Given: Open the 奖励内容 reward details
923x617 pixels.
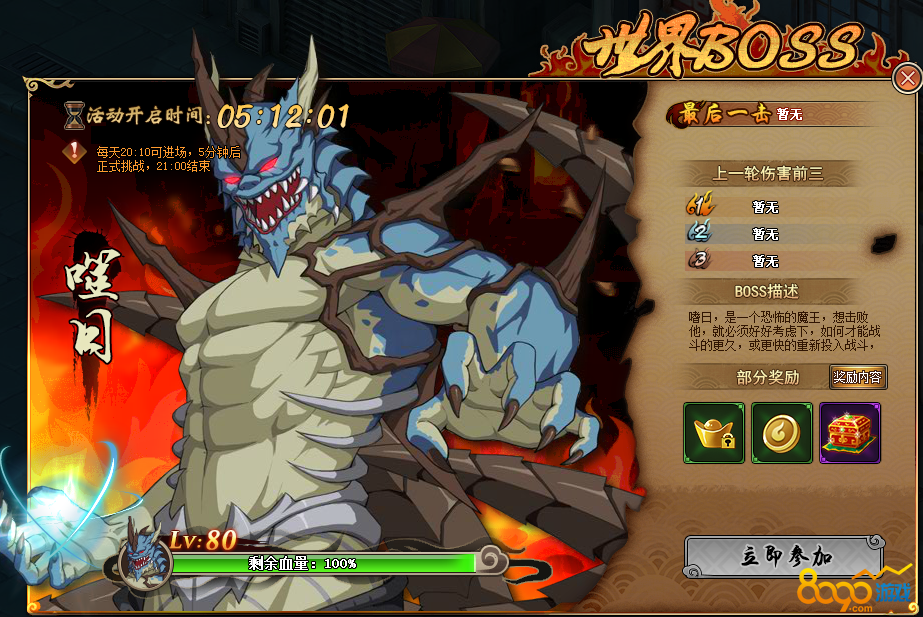Looking at the screenshot, I should pos(858,377).
